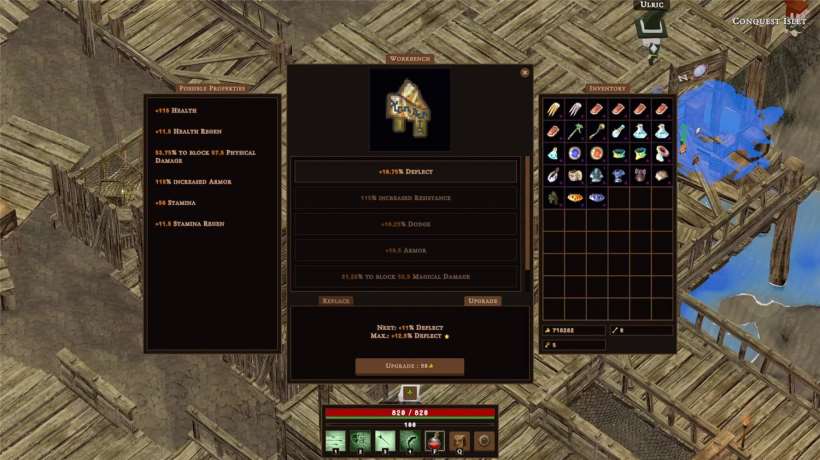
Task: Switch to the Upgrade tab
Action: click(483, 301)
